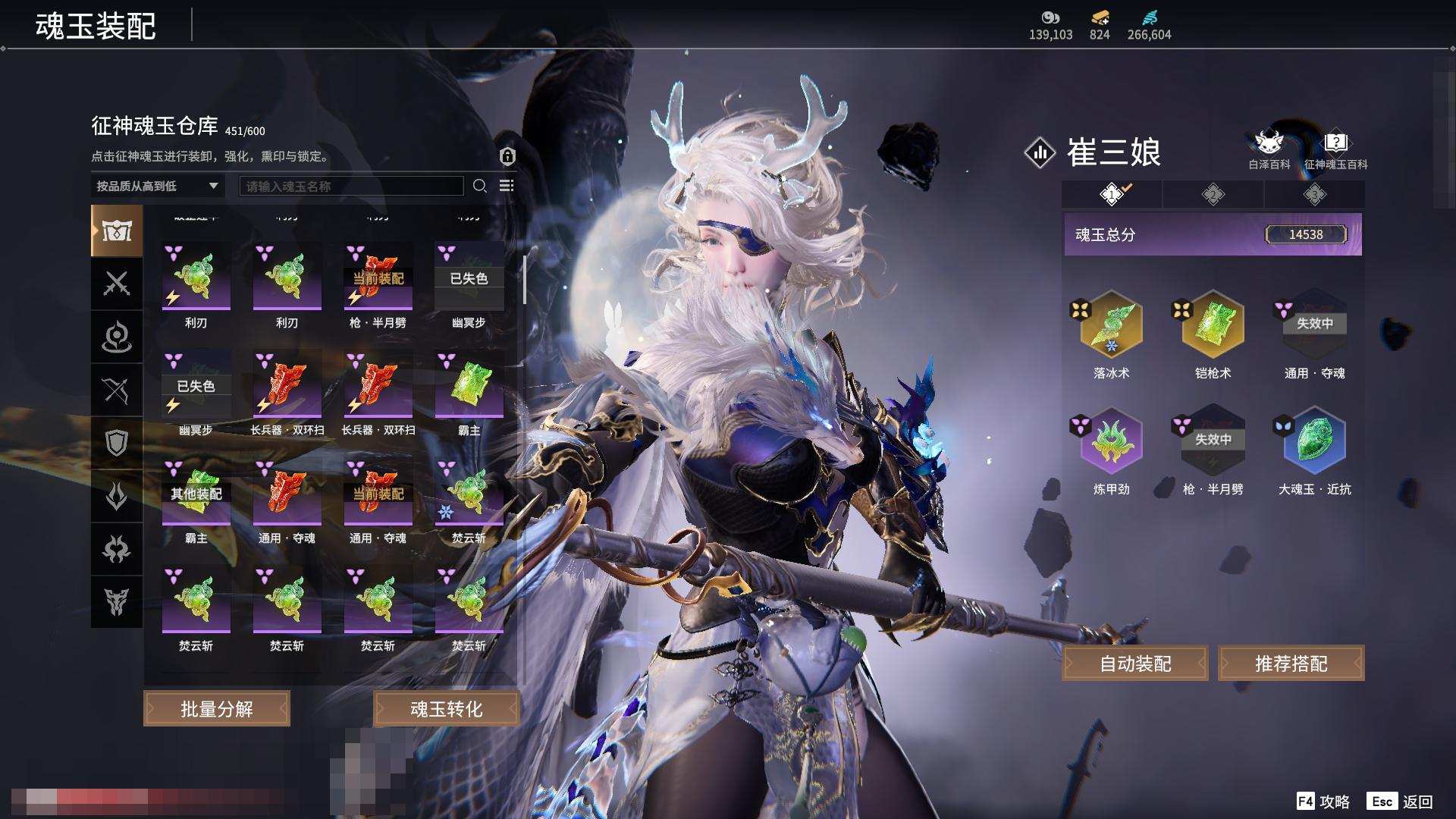Switch to loadout preset 2

tap(1213, 195)
